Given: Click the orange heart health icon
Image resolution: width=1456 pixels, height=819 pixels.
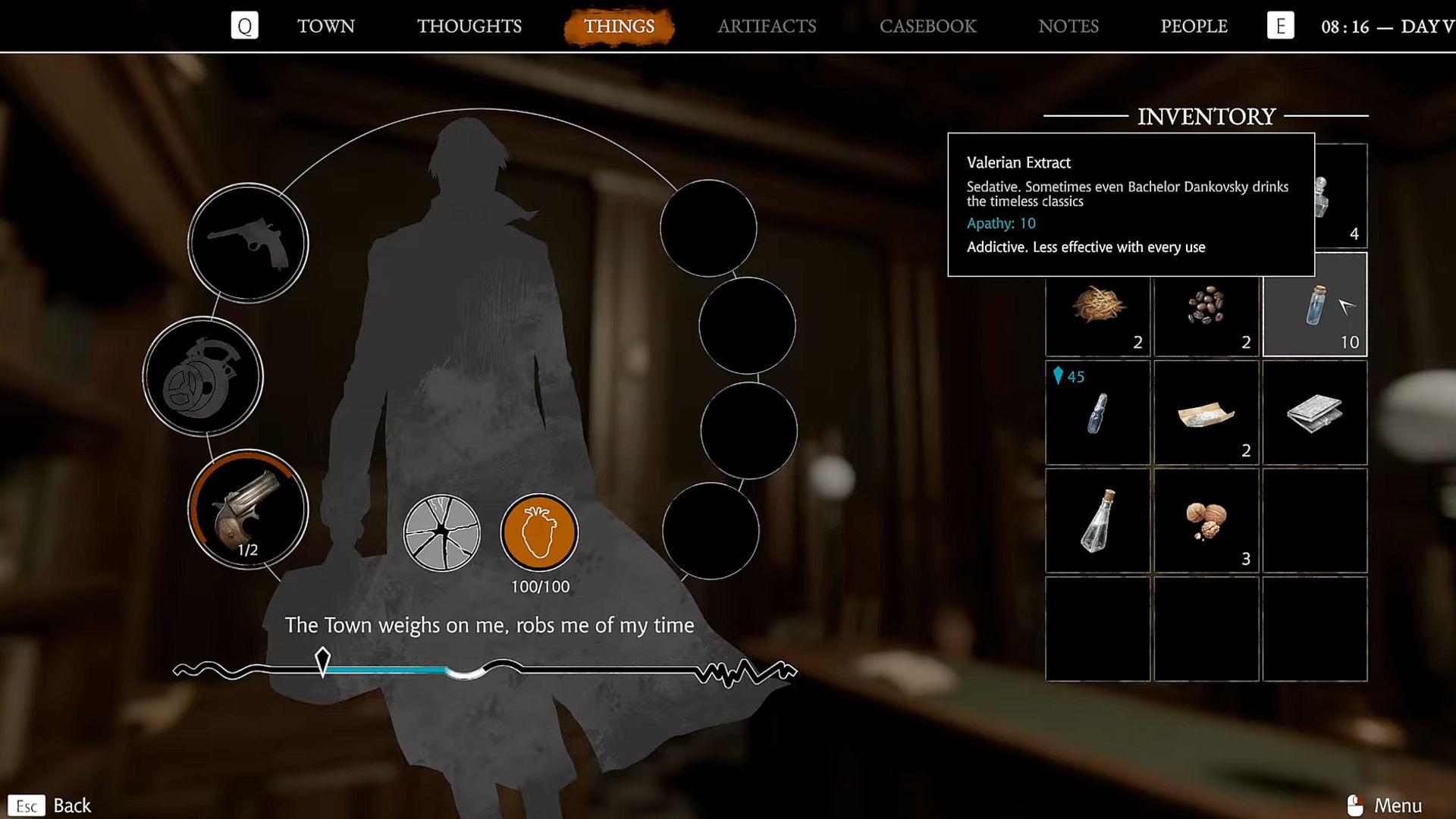Looking at the screenshot, I should 539,532.
